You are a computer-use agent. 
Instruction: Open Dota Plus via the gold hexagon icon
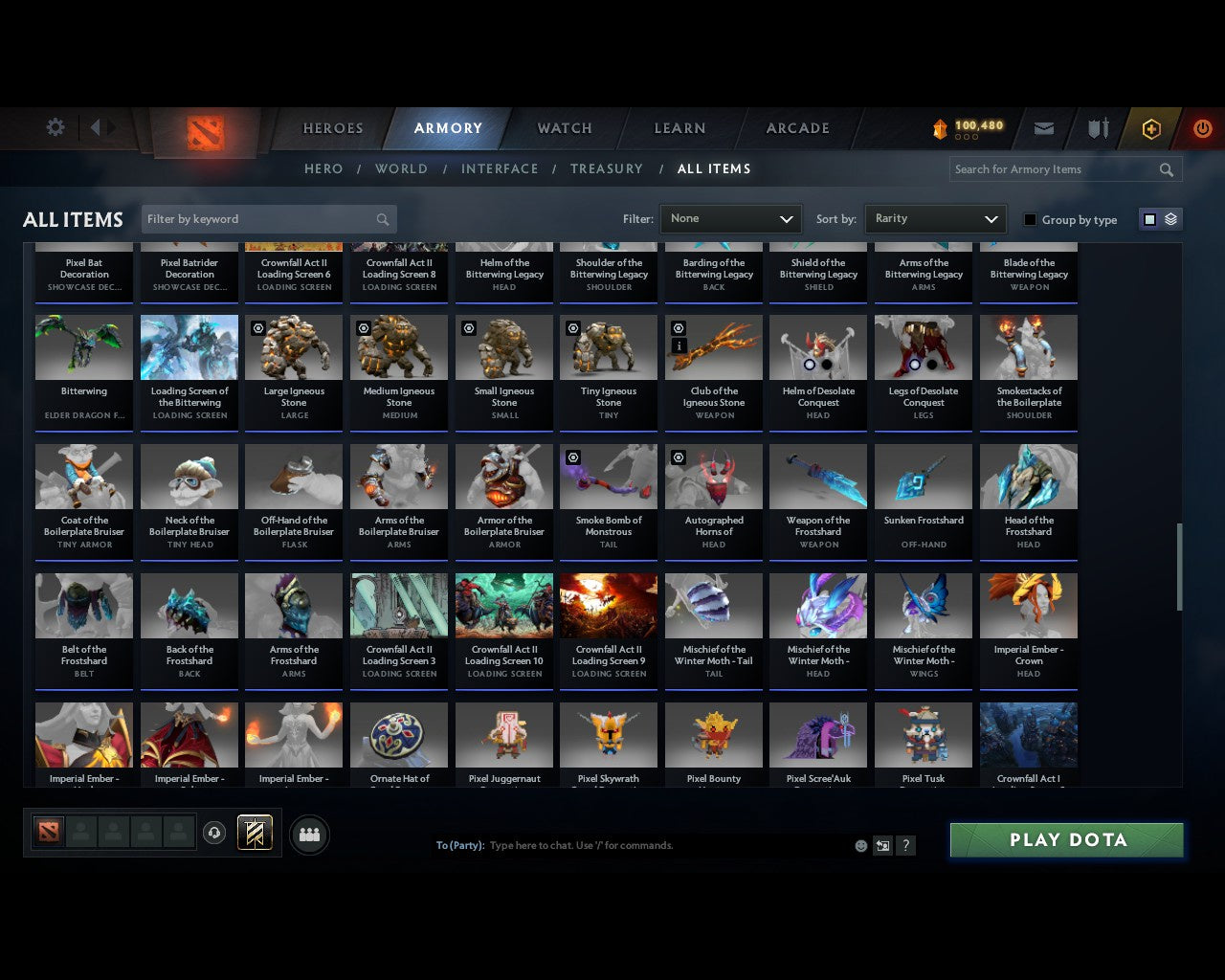tap(1151, 127)
